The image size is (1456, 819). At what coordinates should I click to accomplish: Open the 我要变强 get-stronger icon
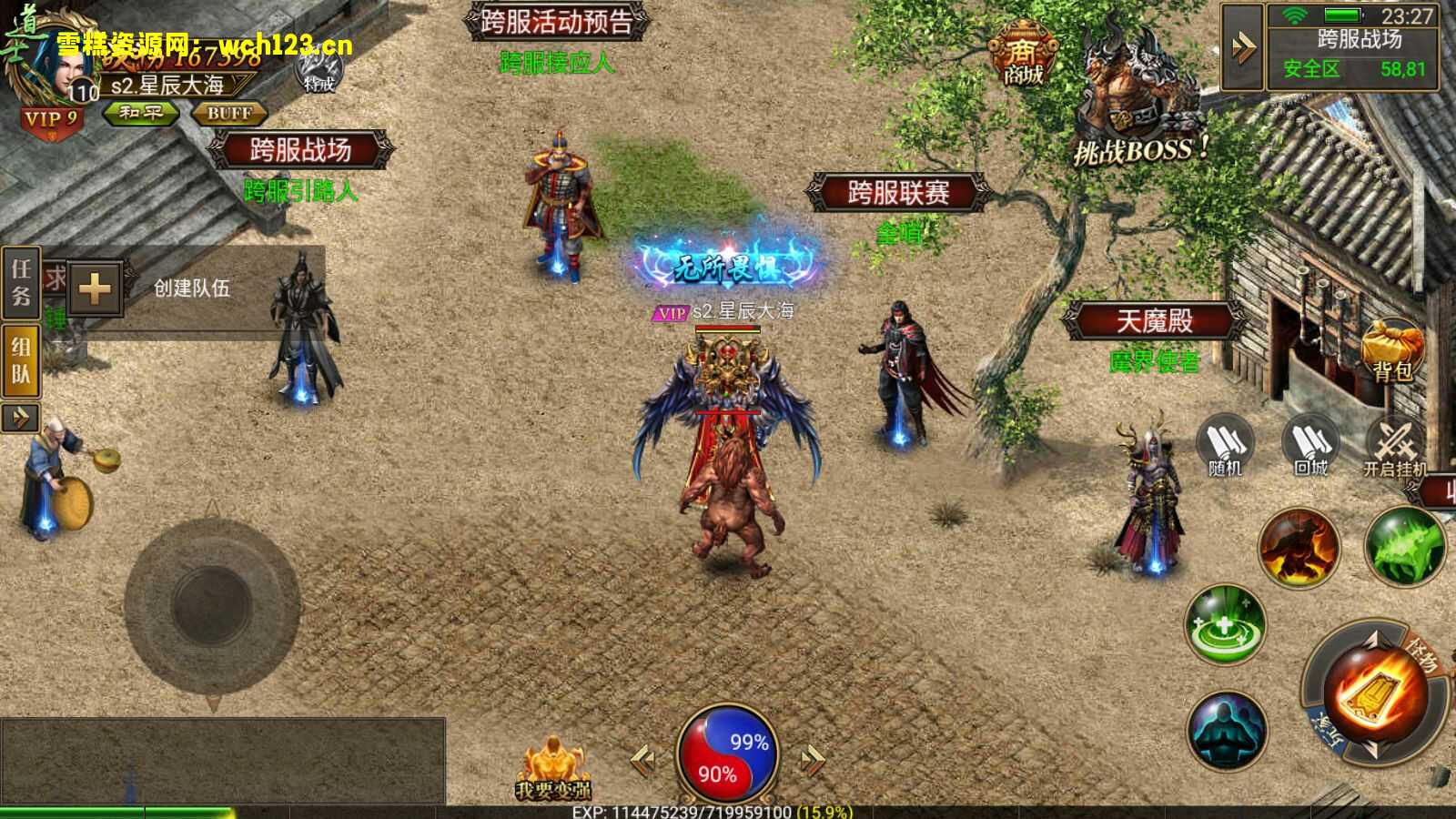(x=552, y=770)
